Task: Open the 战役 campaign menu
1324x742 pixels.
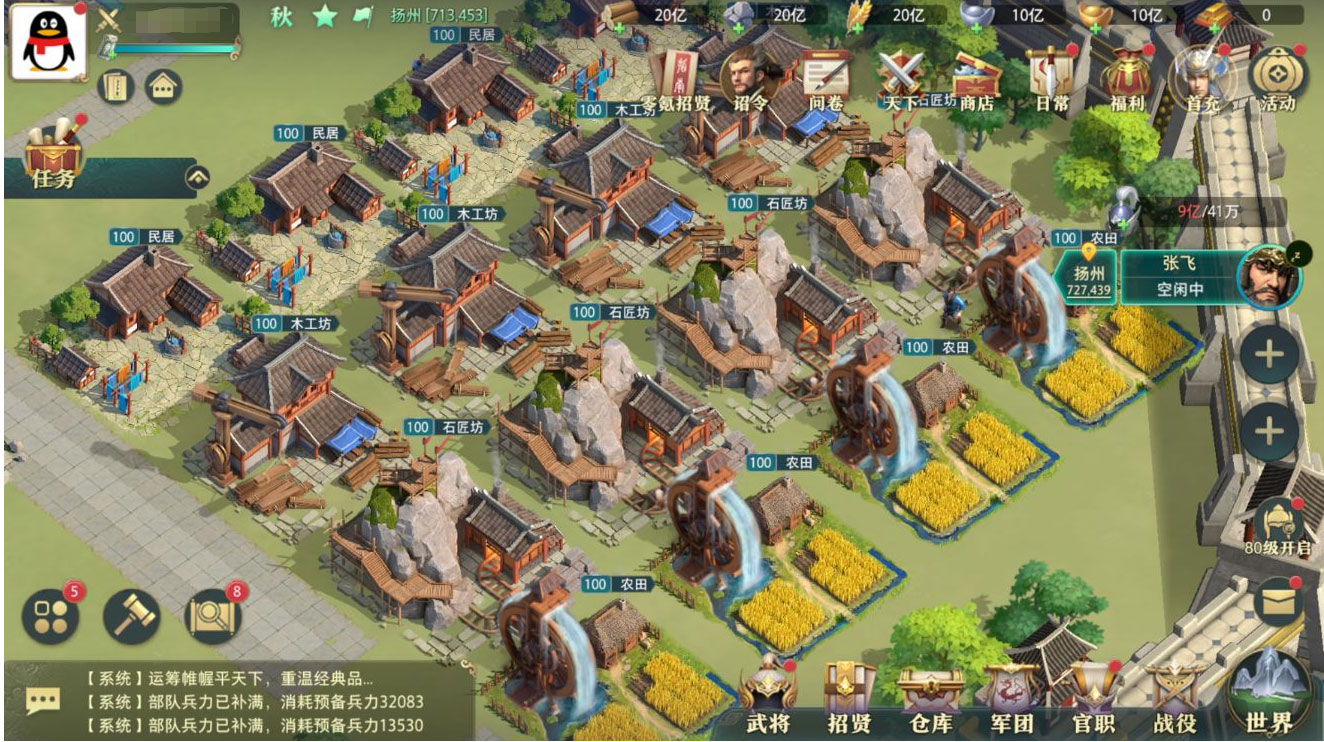Action: coord(1176,696)
